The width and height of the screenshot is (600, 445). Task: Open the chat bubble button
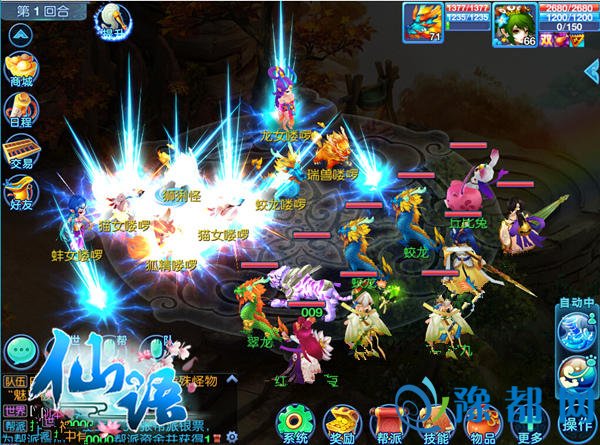click(22, 351)
